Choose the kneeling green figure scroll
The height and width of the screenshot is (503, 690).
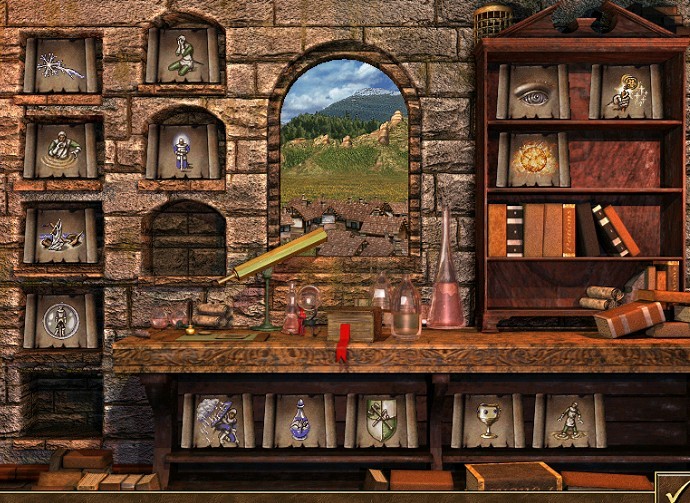tap(183, 56)
